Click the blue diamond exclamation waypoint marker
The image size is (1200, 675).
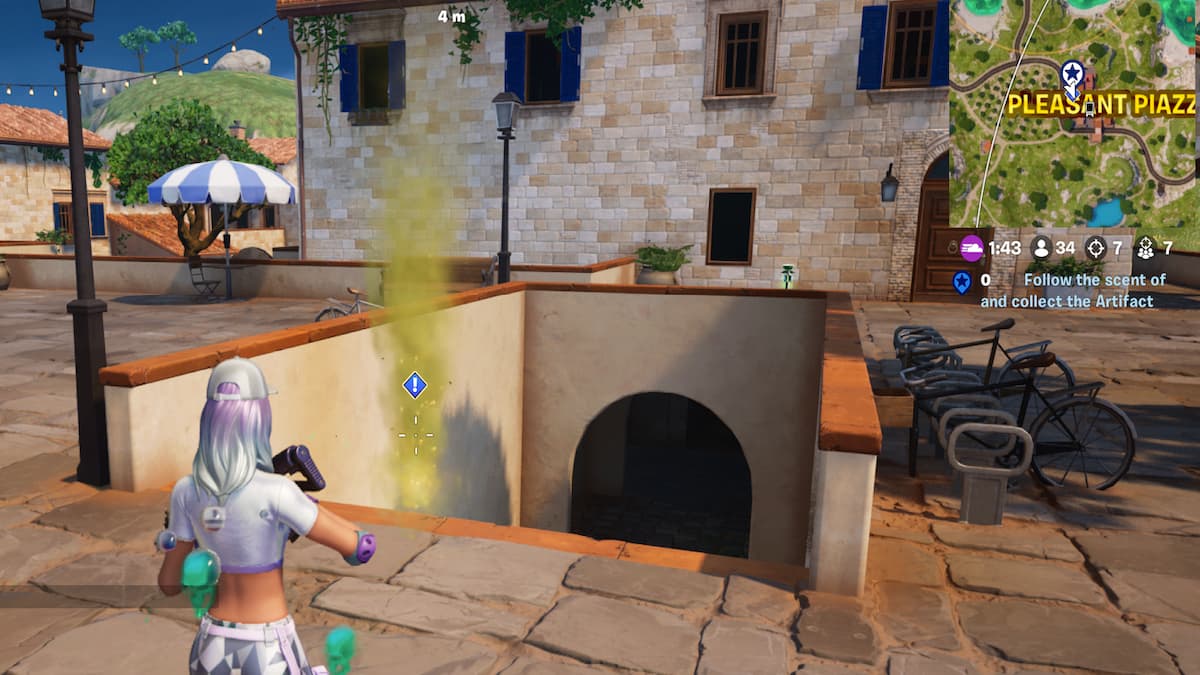[x=415, y=385]
